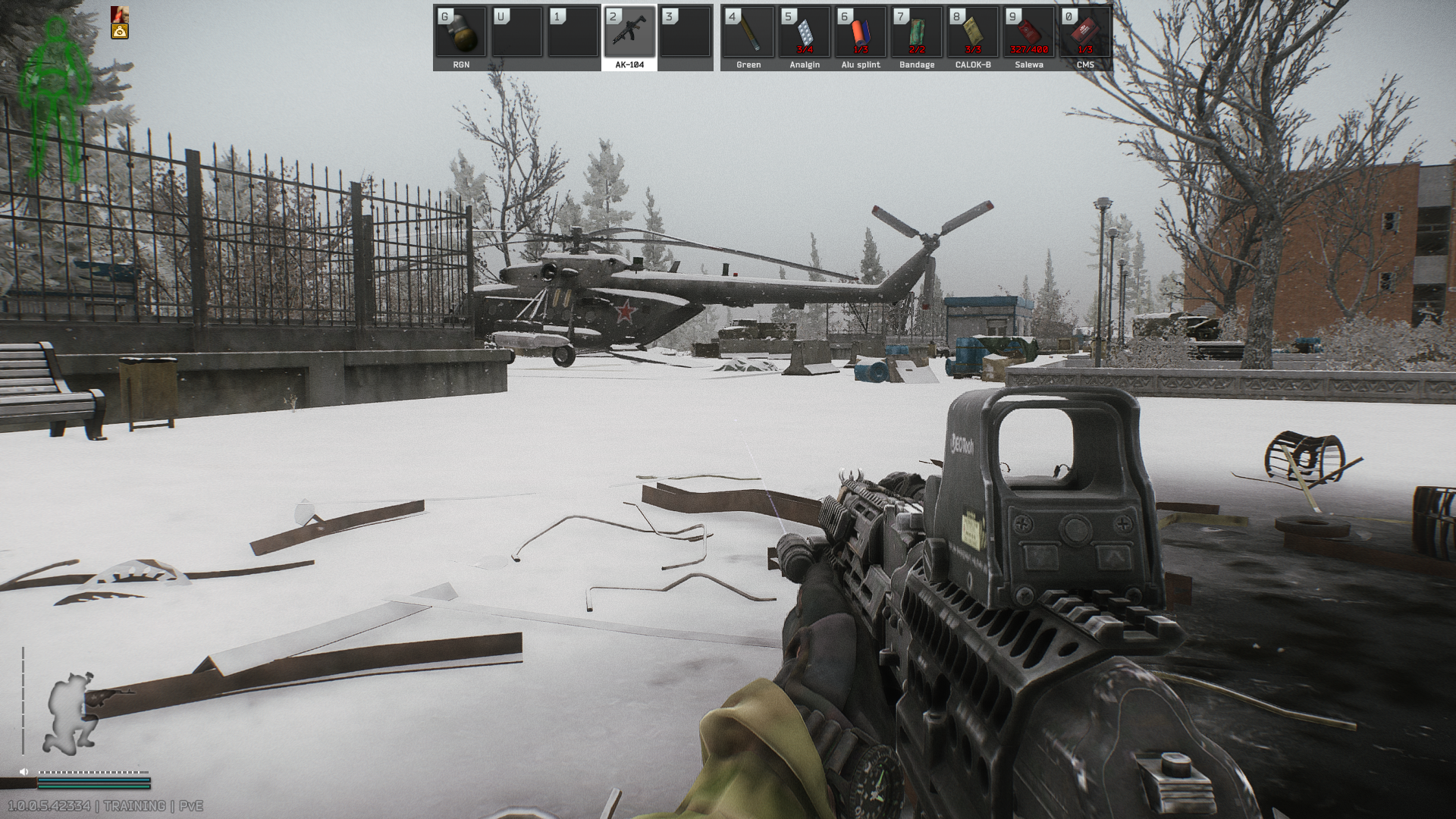Choose the AK-104 rifle slot
The width and height of the screenshot is (1456, 819).
[629, 33]
